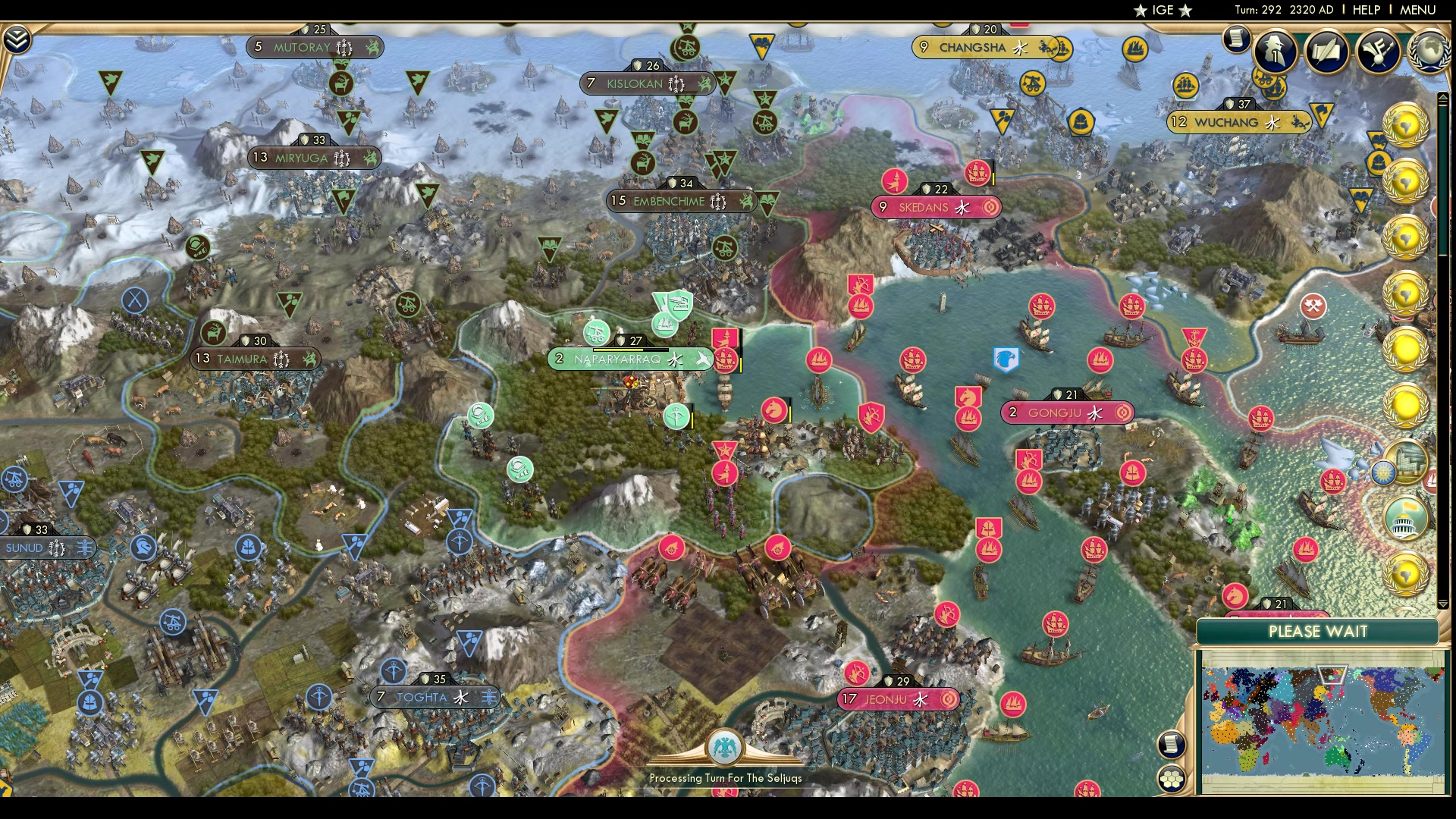
Task: Click the capitol dome notification icon
Action: [x=1403, y=519]
